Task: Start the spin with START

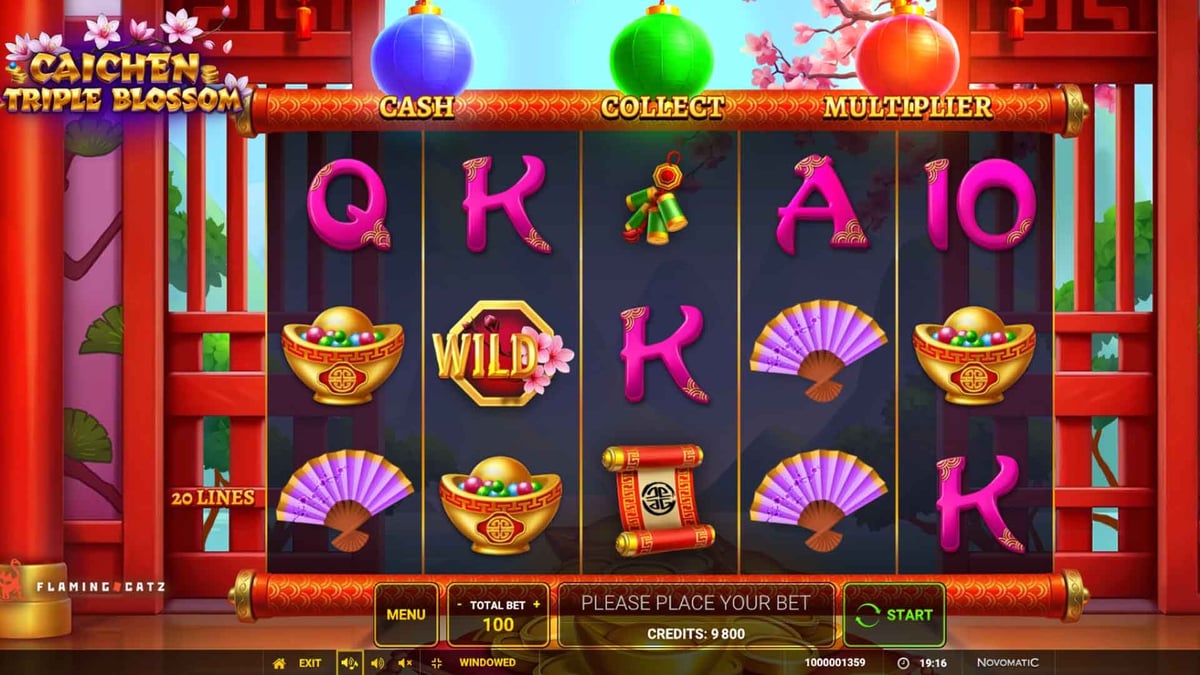Action: tap(894, 614)
